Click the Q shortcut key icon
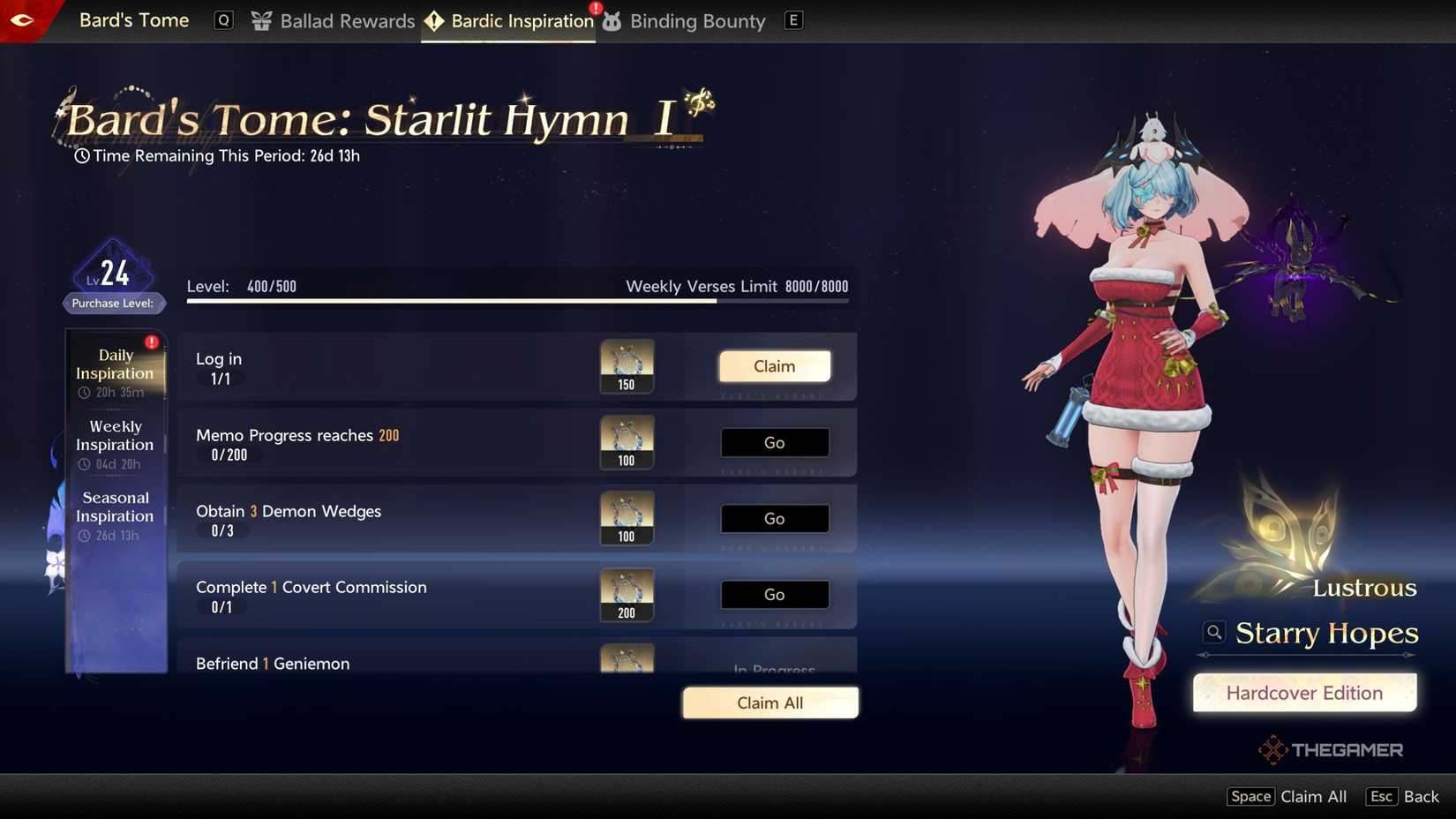Viewport: 1456px width, 819px height. click(222, 19)
